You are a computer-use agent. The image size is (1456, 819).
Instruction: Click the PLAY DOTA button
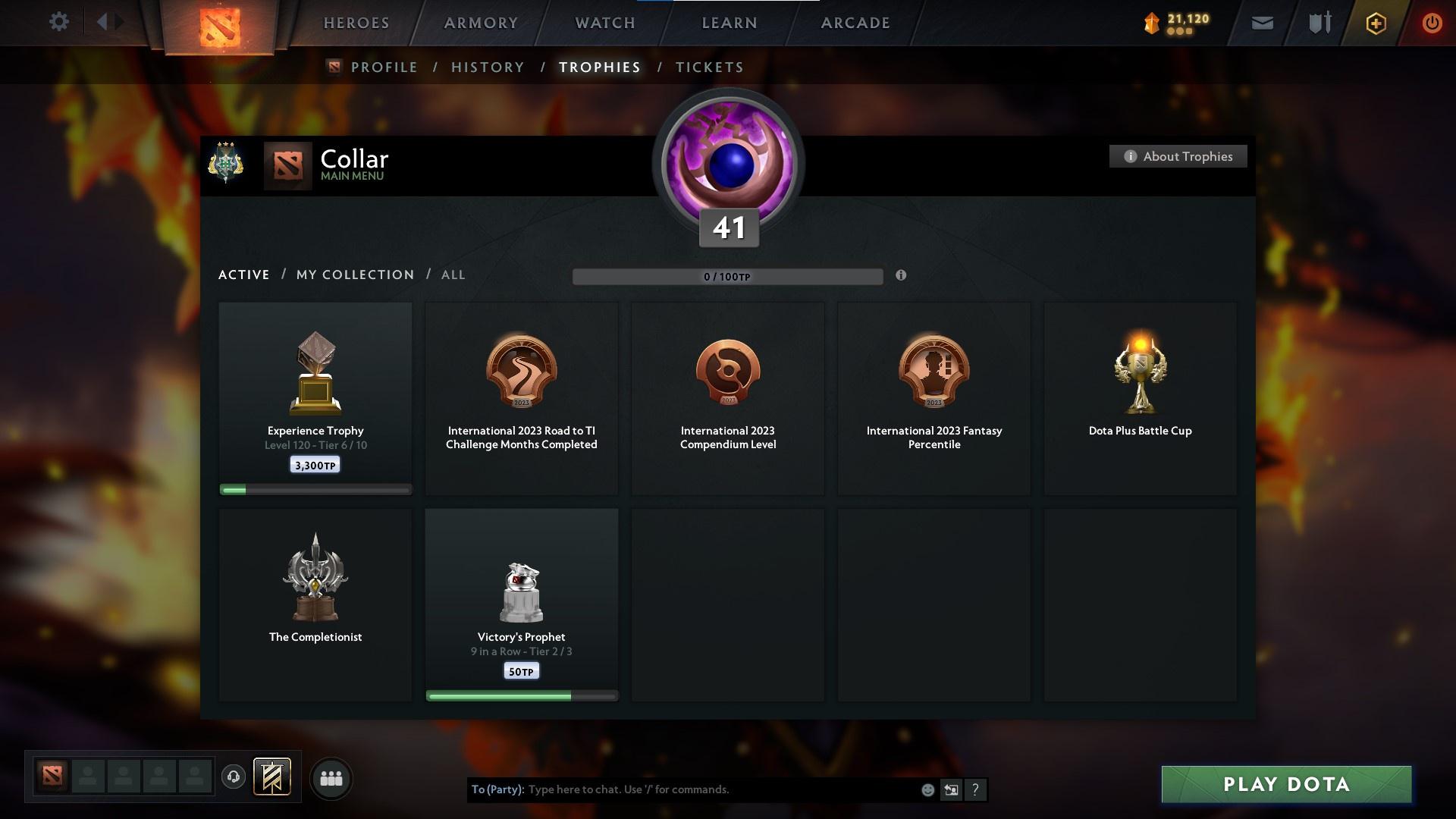(x=1285, y=785)
